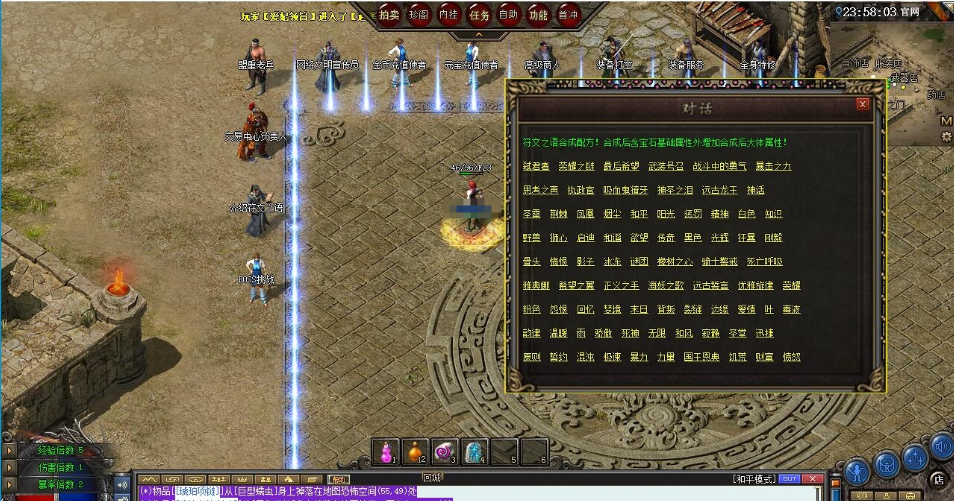Screen dimensions: 954x501
Task: Open the 自助 self-service menu
Action: 508,15
